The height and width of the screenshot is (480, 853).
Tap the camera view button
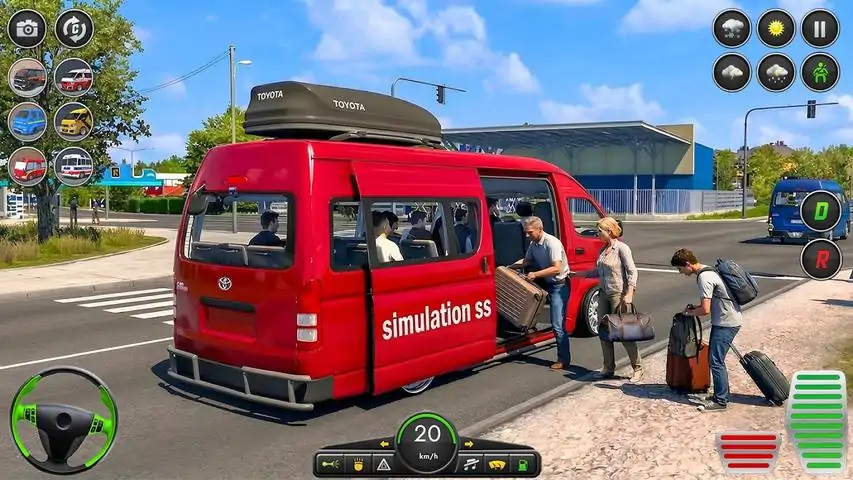[27, 28]
